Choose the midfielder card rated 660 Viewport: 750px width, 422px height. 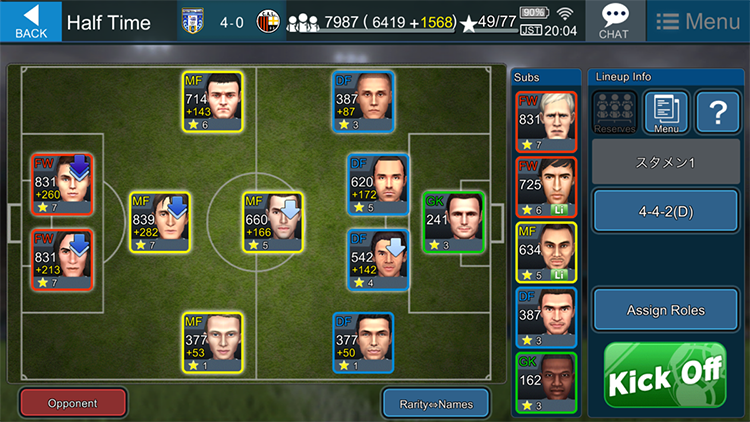pos(272,223)
